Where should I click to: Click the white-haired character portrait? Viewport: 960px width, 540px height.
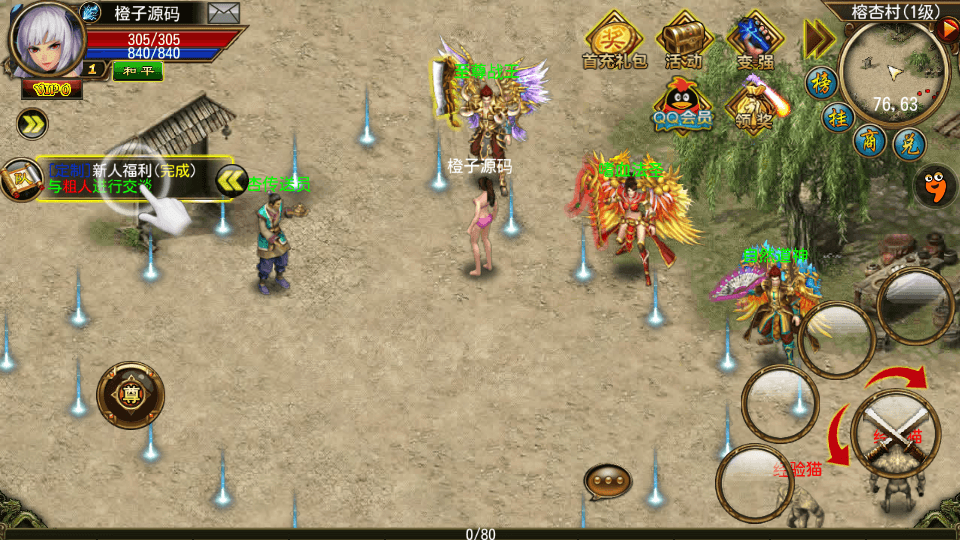point(45,38)
